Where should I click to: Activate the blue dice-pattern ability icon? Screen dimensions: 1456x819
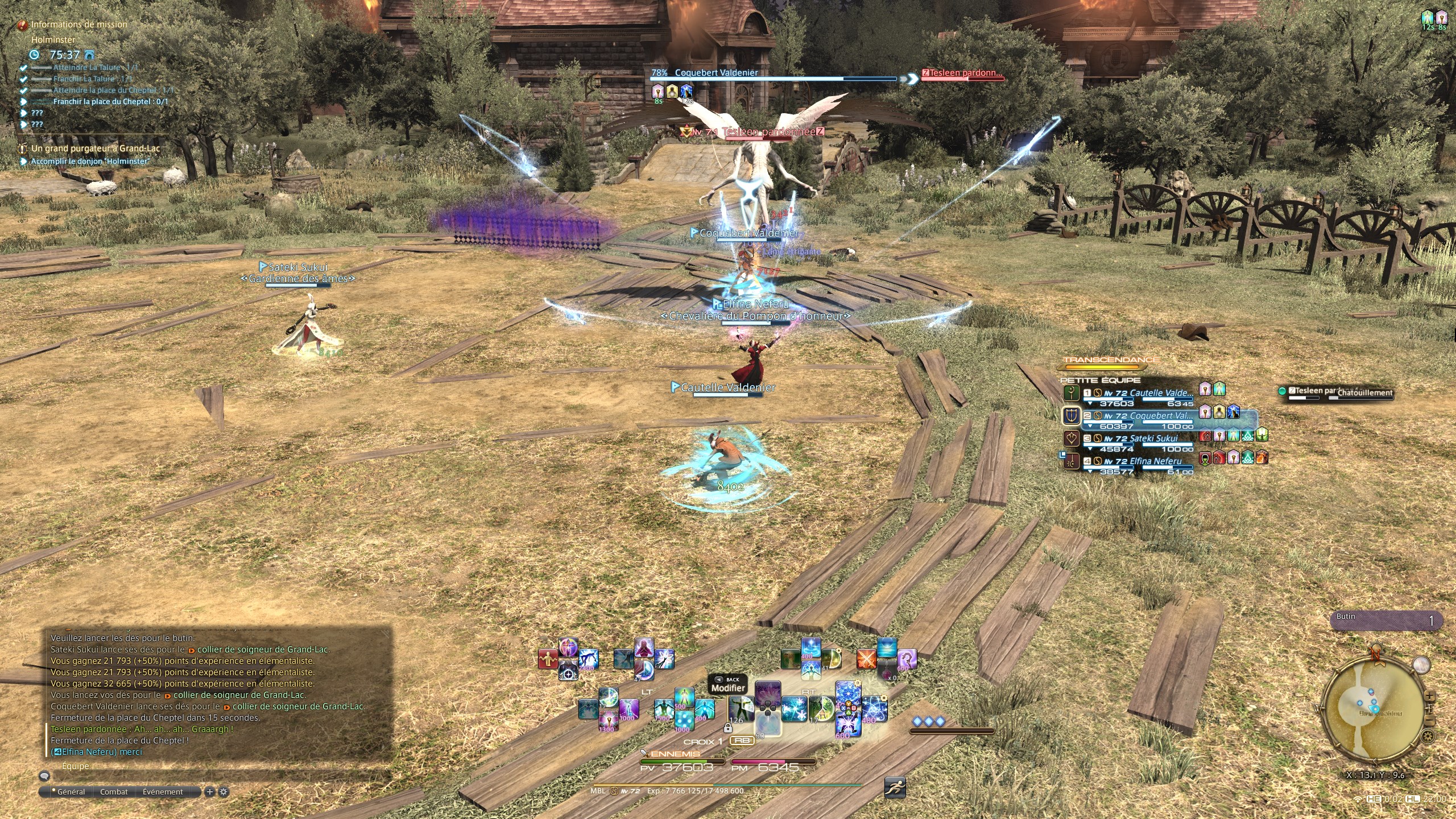coord(684,721)
